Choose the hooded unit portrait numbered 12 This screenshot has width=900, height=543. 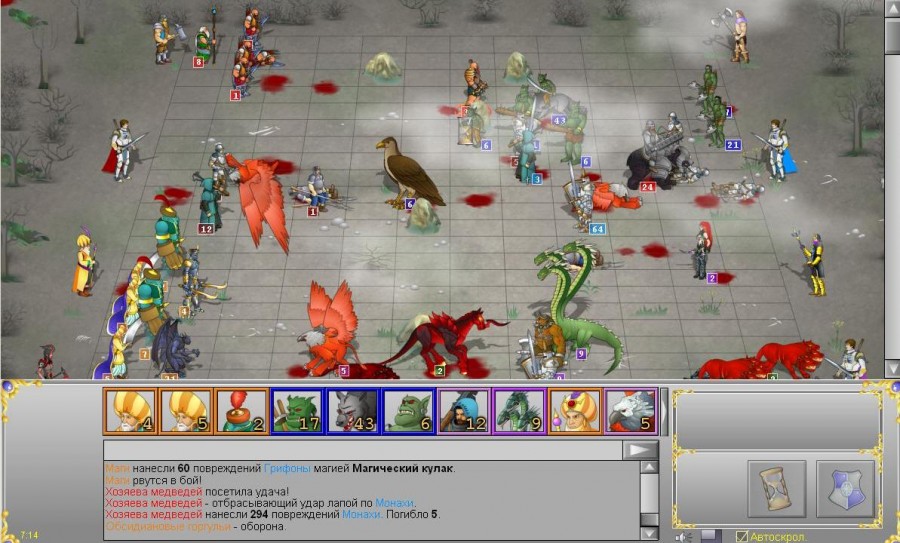point(464,410)
